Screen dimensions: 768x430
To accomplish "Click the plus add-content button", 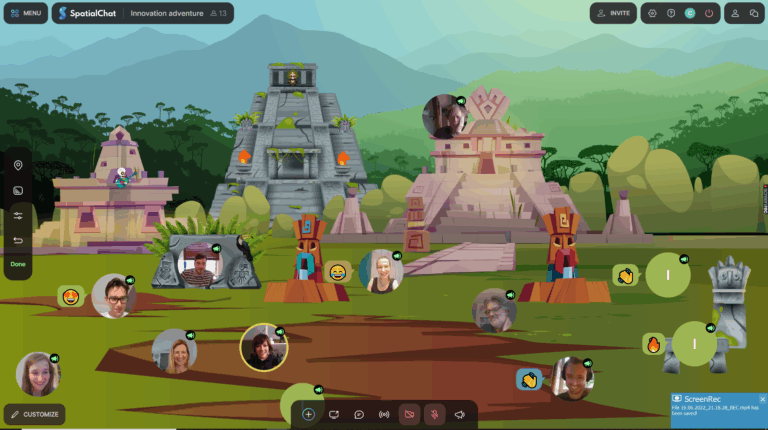I will (308, 414).
